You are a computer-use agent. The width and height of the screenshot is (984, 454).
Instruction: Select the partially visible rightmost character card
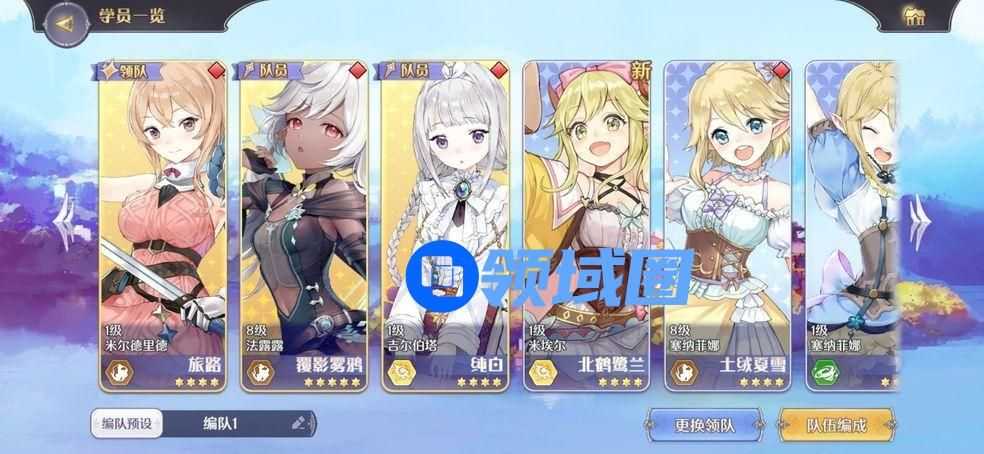click(851, 225)
